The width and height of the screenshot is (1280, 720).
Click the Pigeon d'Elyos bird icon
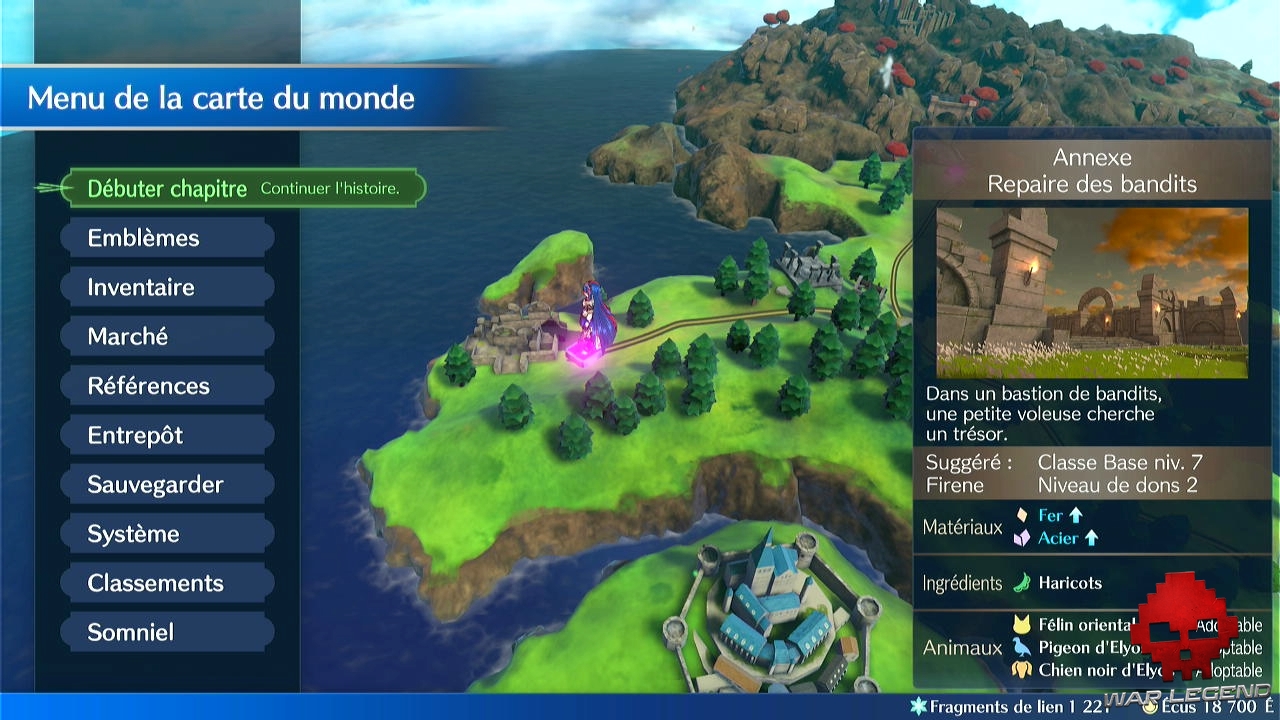point(1022,648)
